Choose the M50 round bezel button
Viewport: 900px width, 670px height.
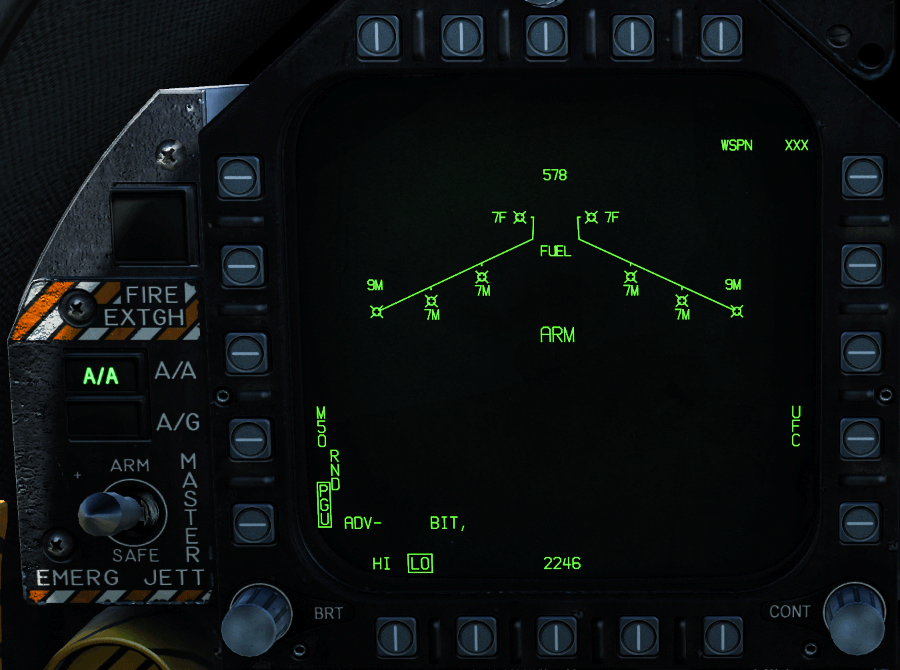pyautogui.click(x=249, y=437)
